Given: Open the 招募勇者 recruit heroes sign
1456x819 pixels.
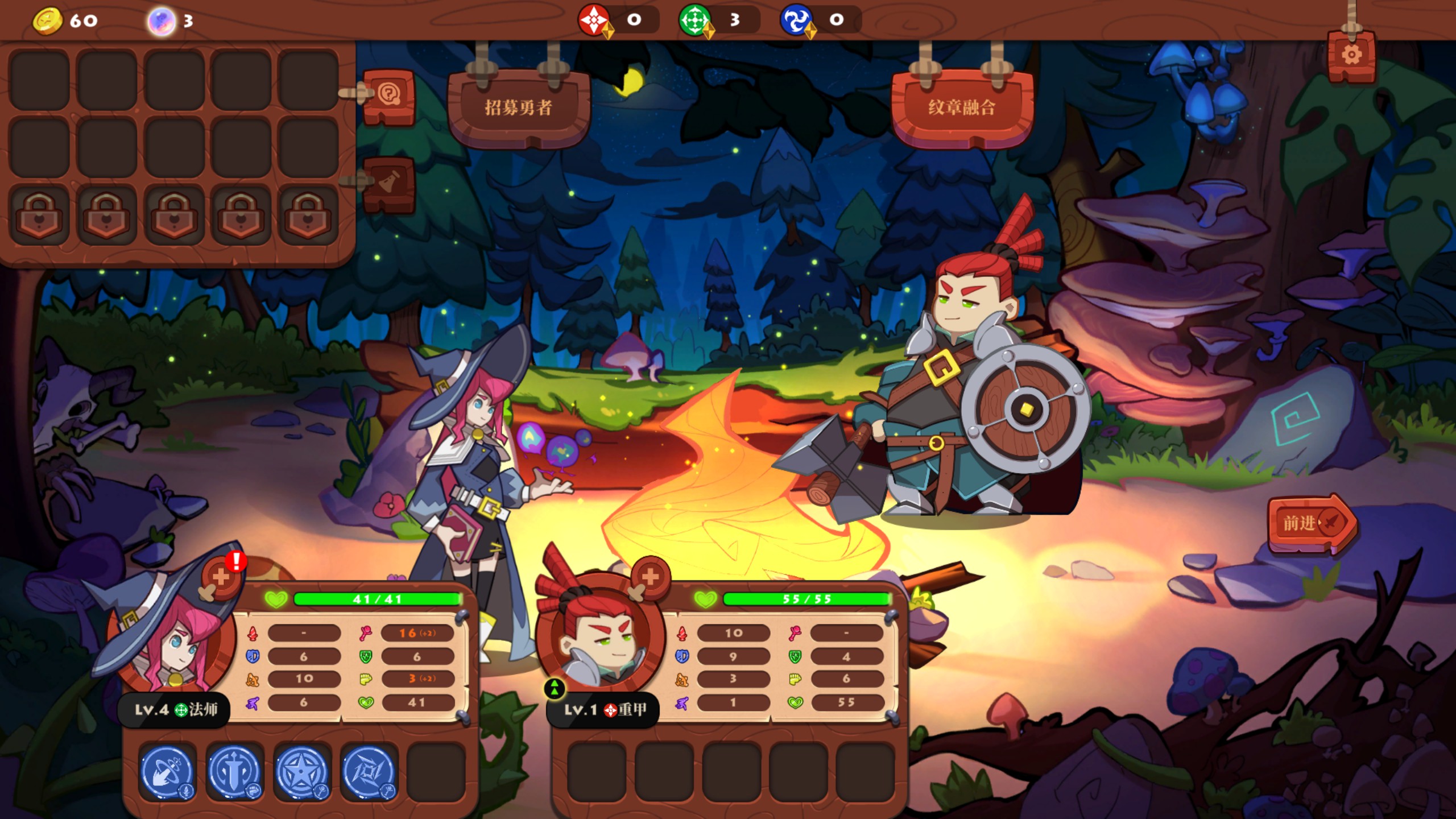Looking at the screenshot, I should point(518,107).
